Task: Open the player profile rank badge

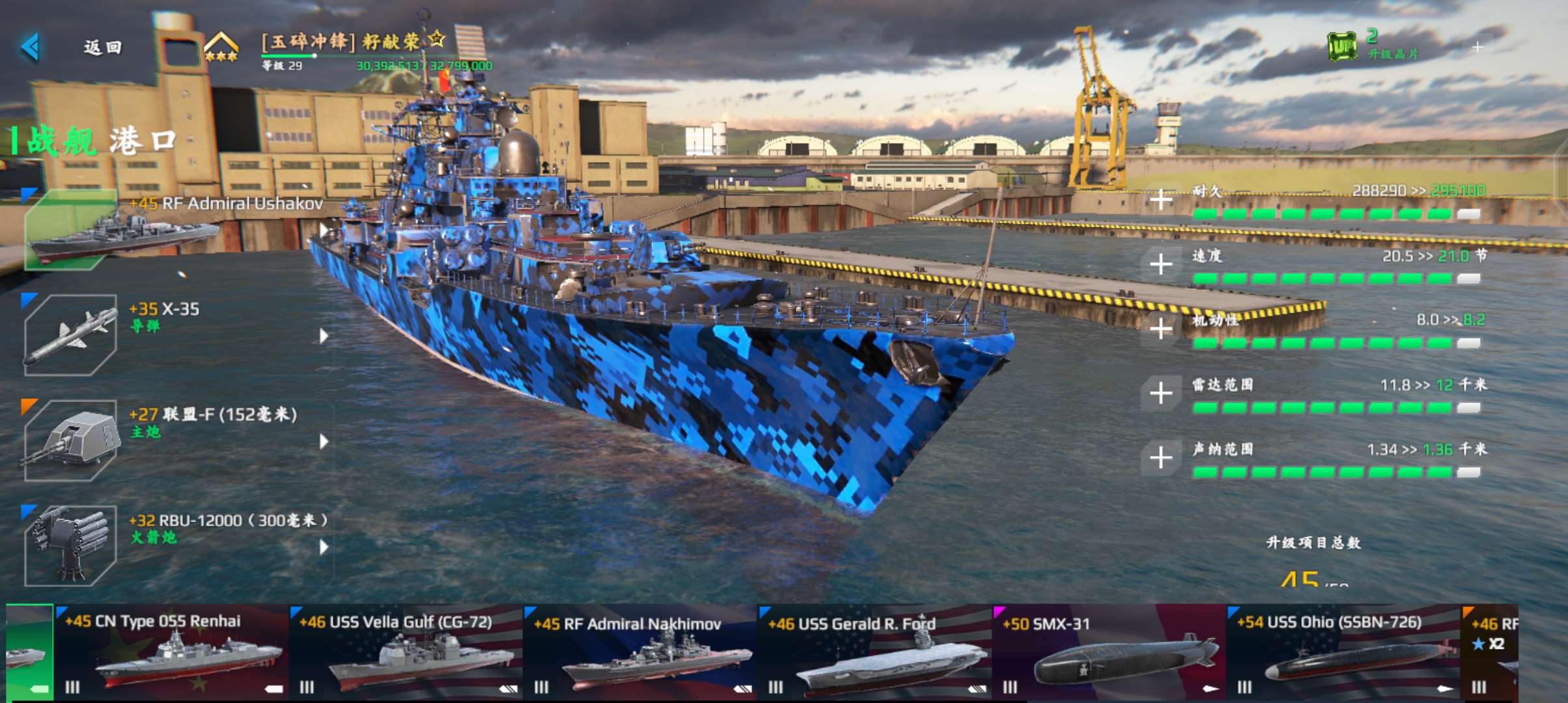Action: 221,48
